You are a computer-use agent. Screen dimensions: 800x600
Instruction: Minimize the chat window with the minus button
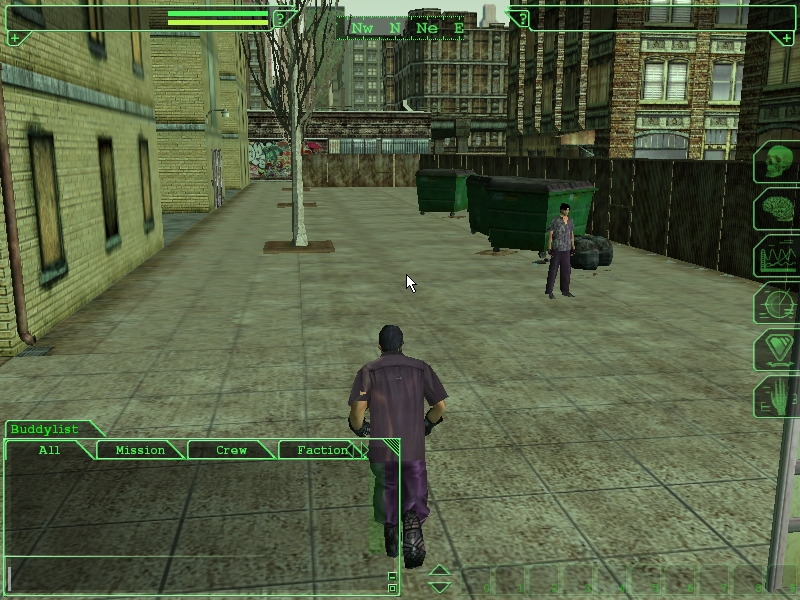(x=392, y=576)
